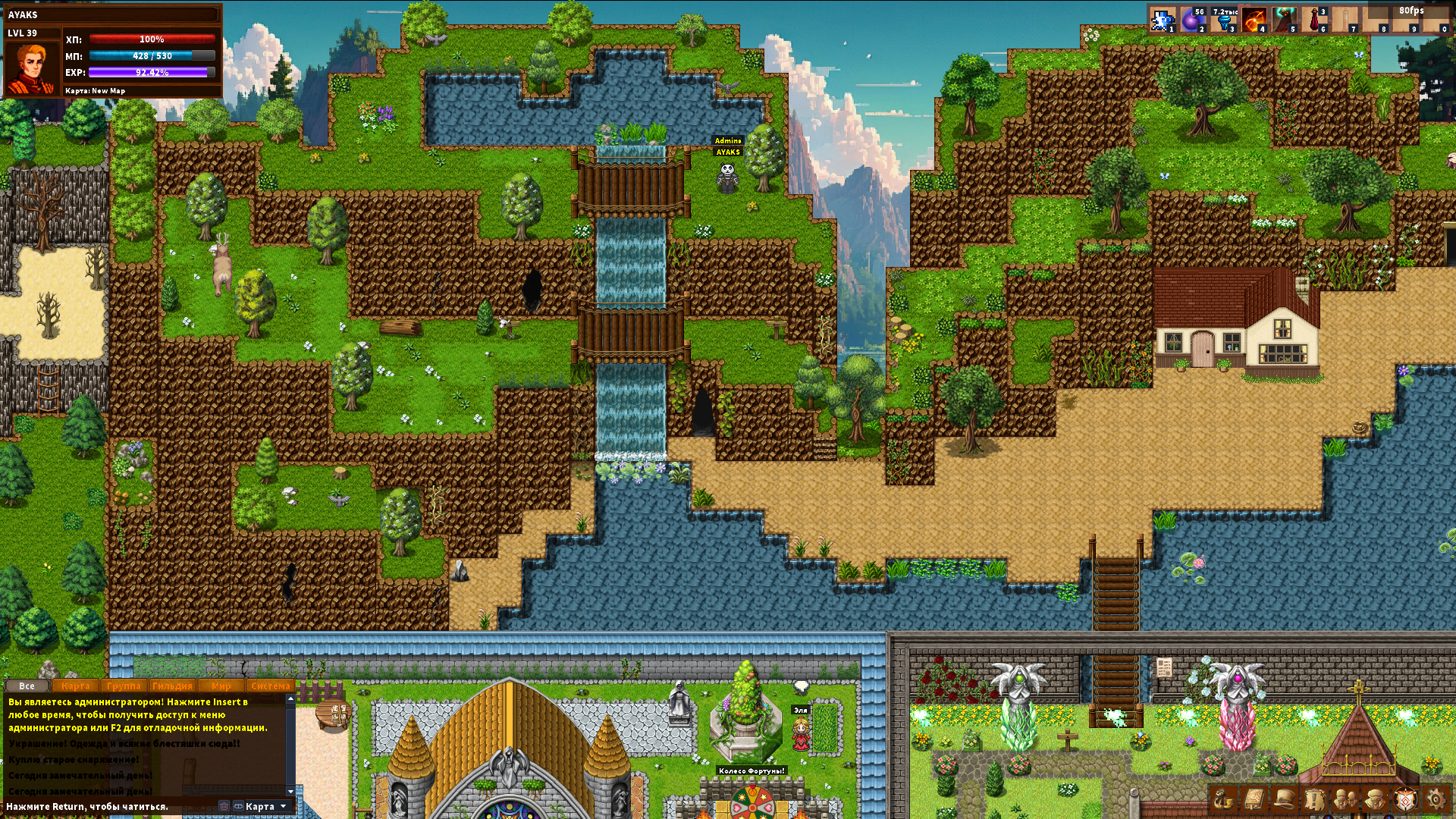Use the purple potion in hotbar slot 2

coord(1192,20)
